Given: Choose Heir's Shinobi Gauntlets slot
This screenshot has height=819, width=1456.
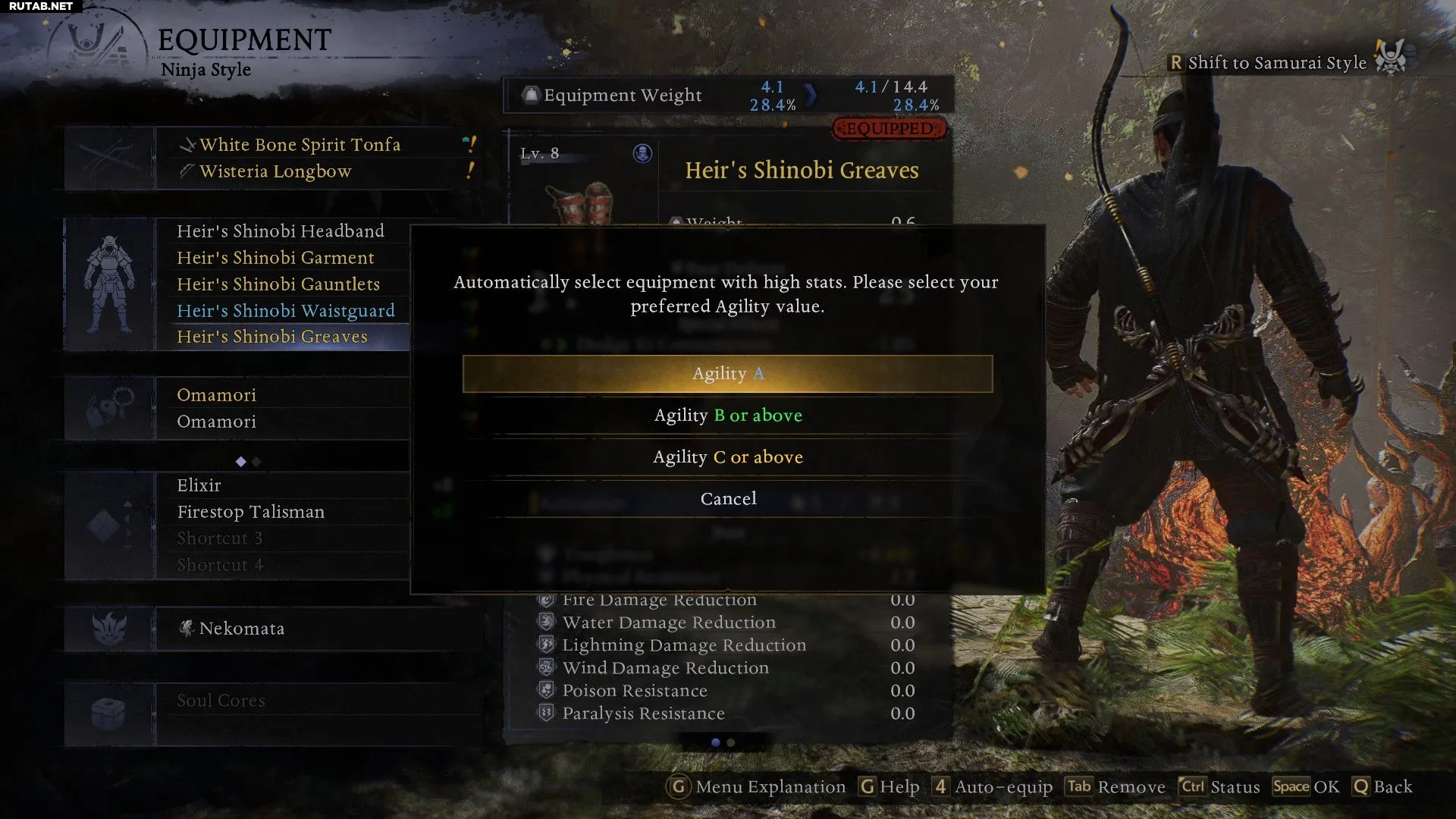Looking at the screenshot, I should (x=278, y=284).
